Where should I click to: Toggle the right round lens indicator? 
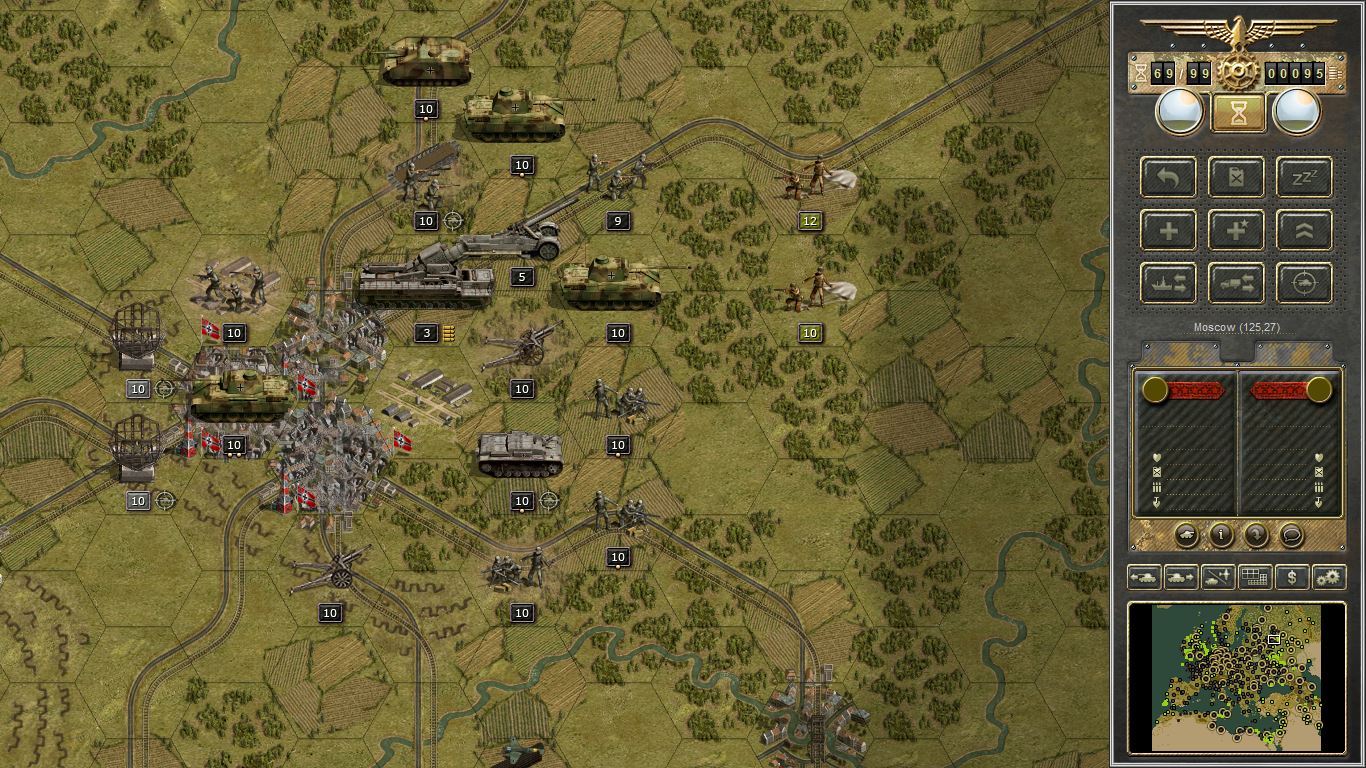pyautogui.click(x=1297, y=111)
